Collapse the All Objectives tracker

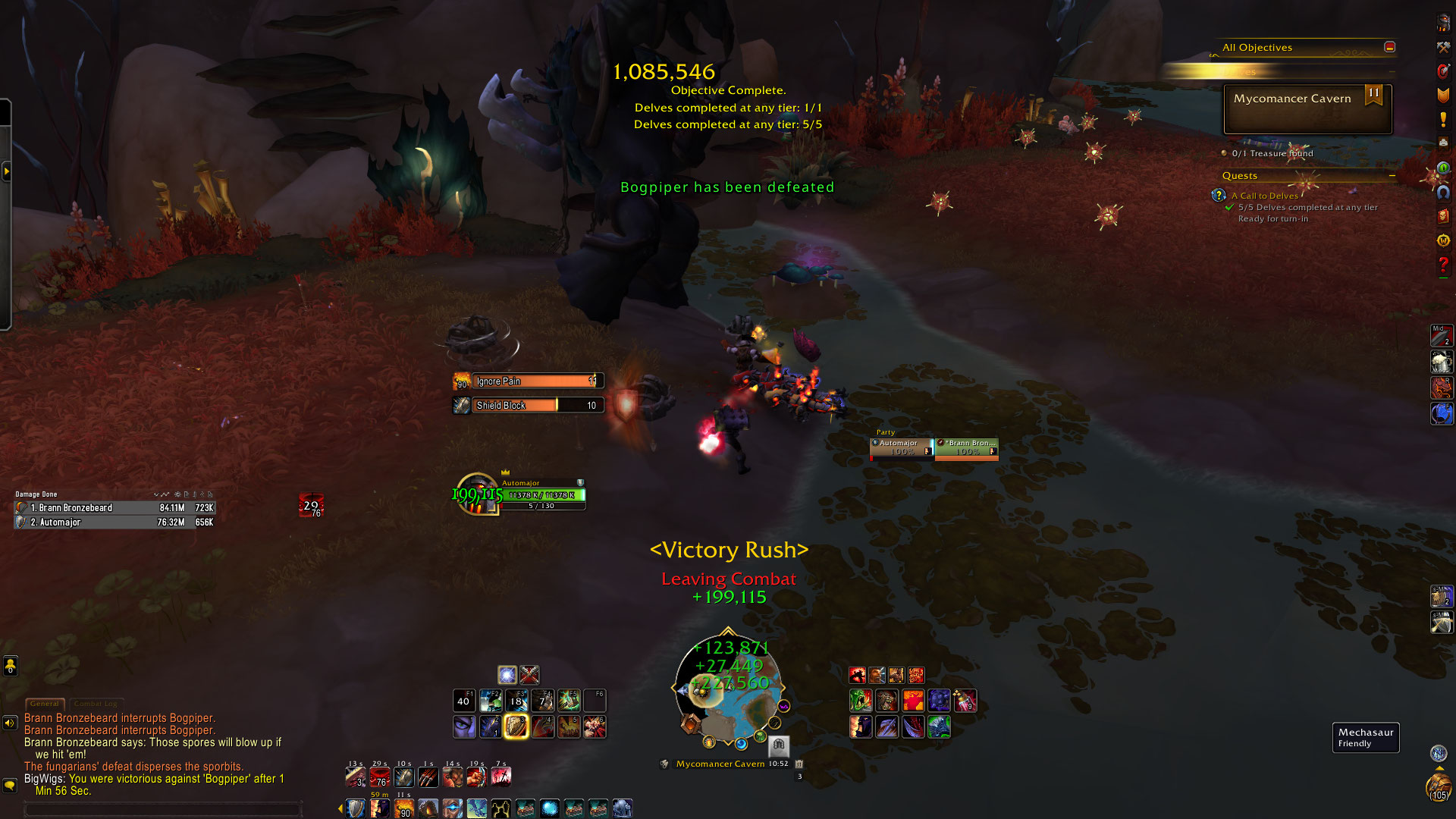click(x=1389, y=47)
